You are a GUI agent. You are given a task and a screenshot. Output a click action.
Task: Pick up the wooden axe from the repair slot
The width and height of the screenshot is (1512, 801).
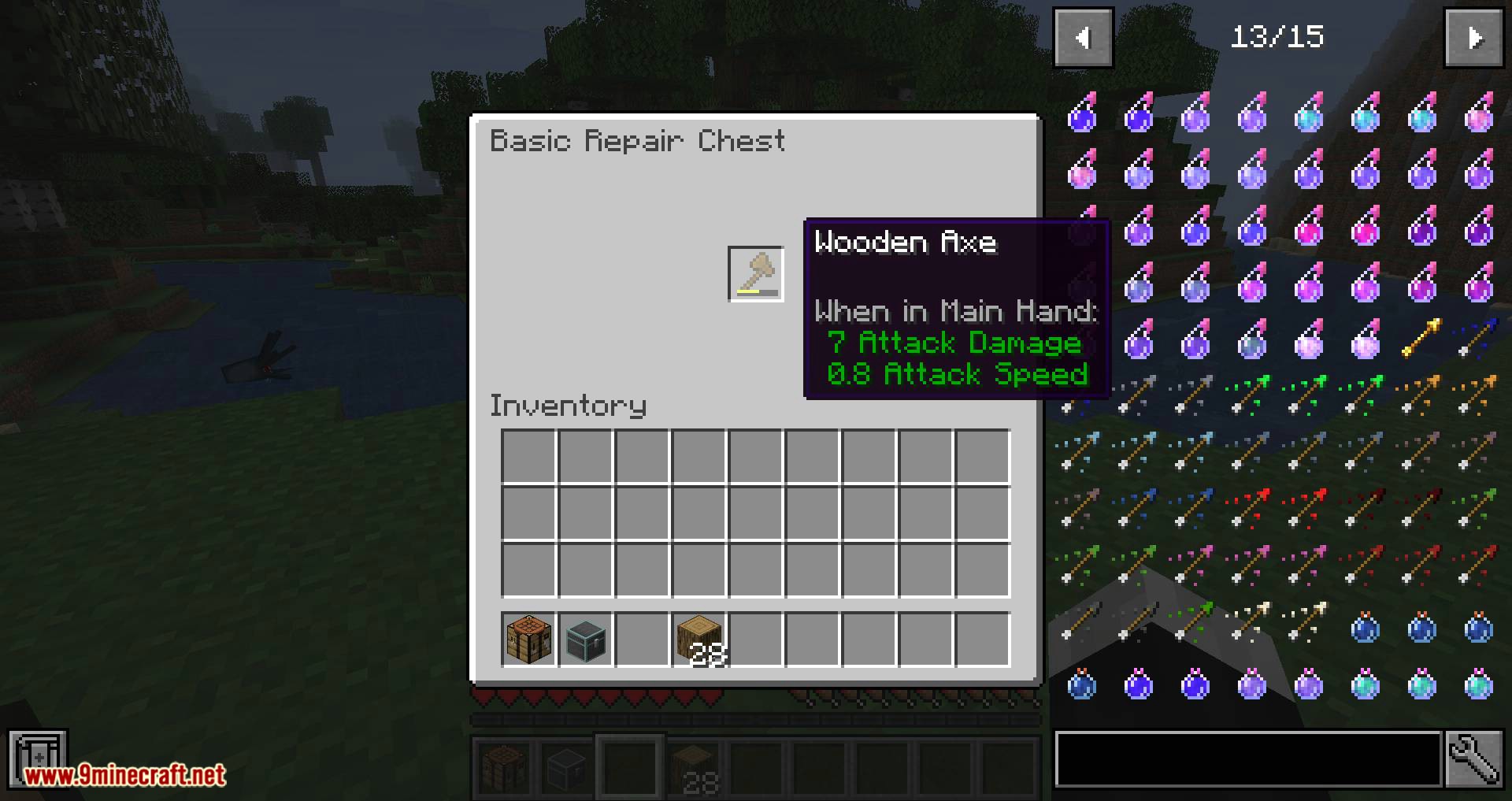pyautogui.click(x=756, y=274)
